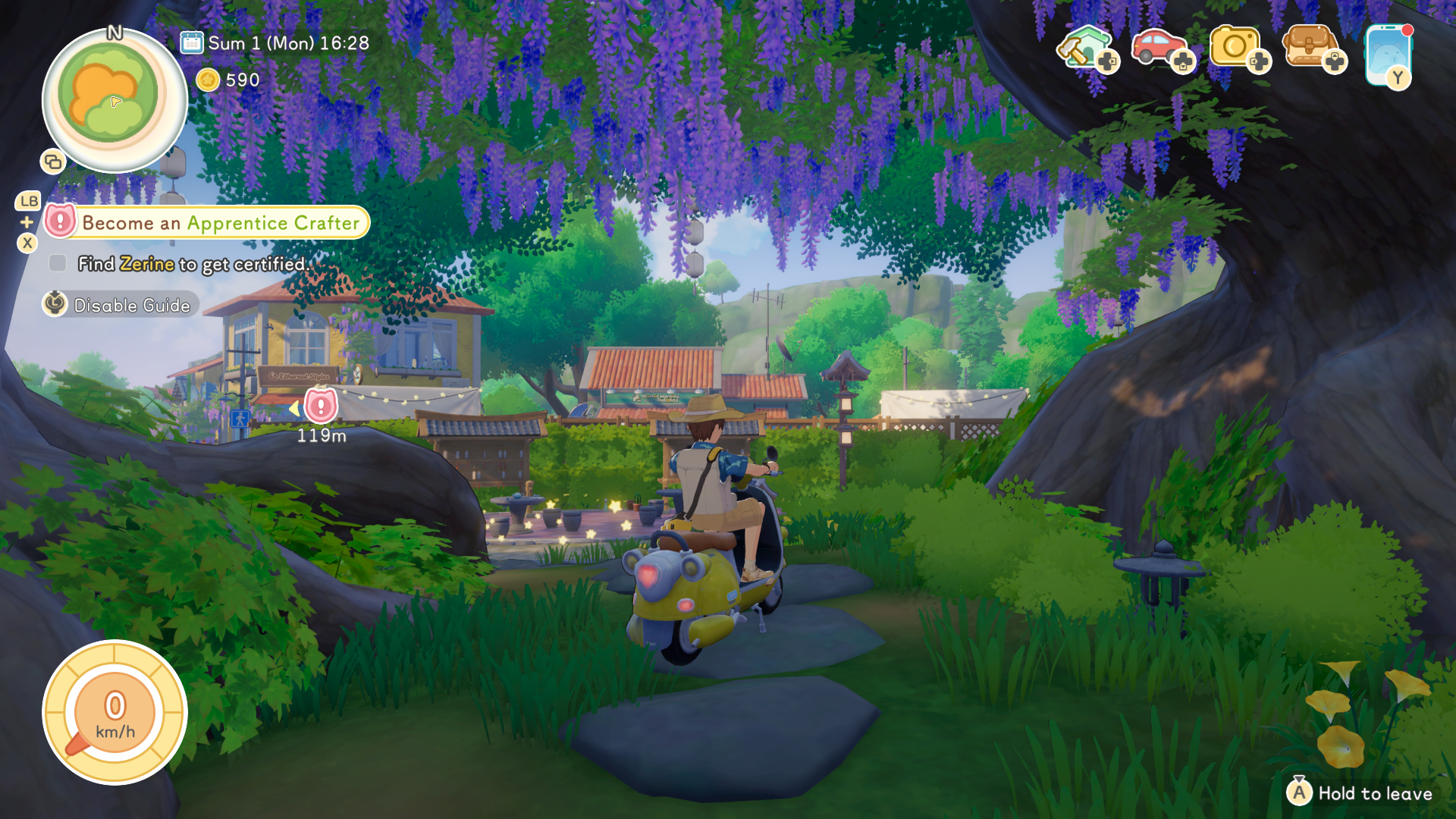Expand quest details using the LB prompt
This screenshot has height=819, width=1456.
point(29,200)
